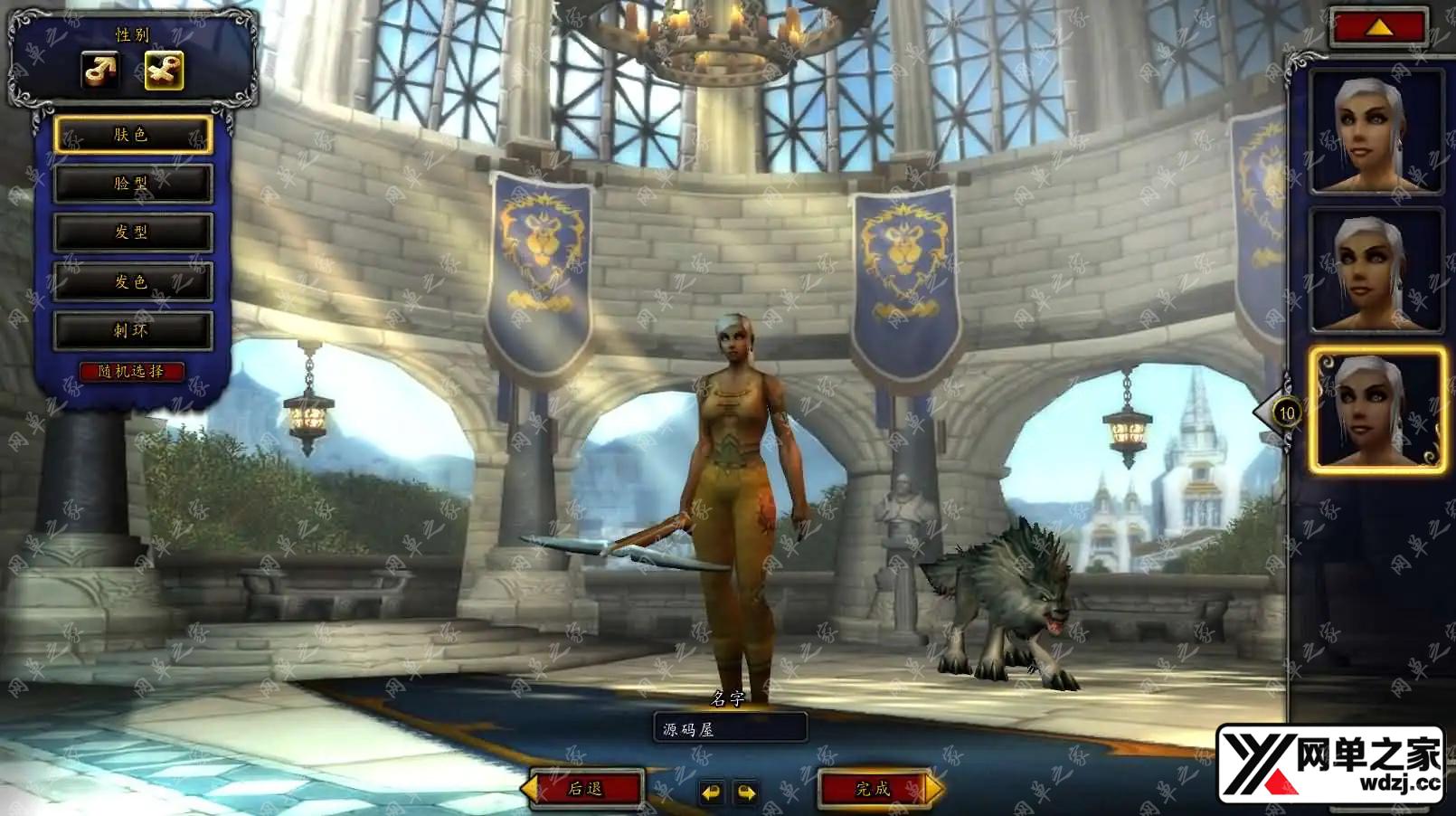Choose the gold-framed selected face portrait
1456x816 pixels.
1376,410
